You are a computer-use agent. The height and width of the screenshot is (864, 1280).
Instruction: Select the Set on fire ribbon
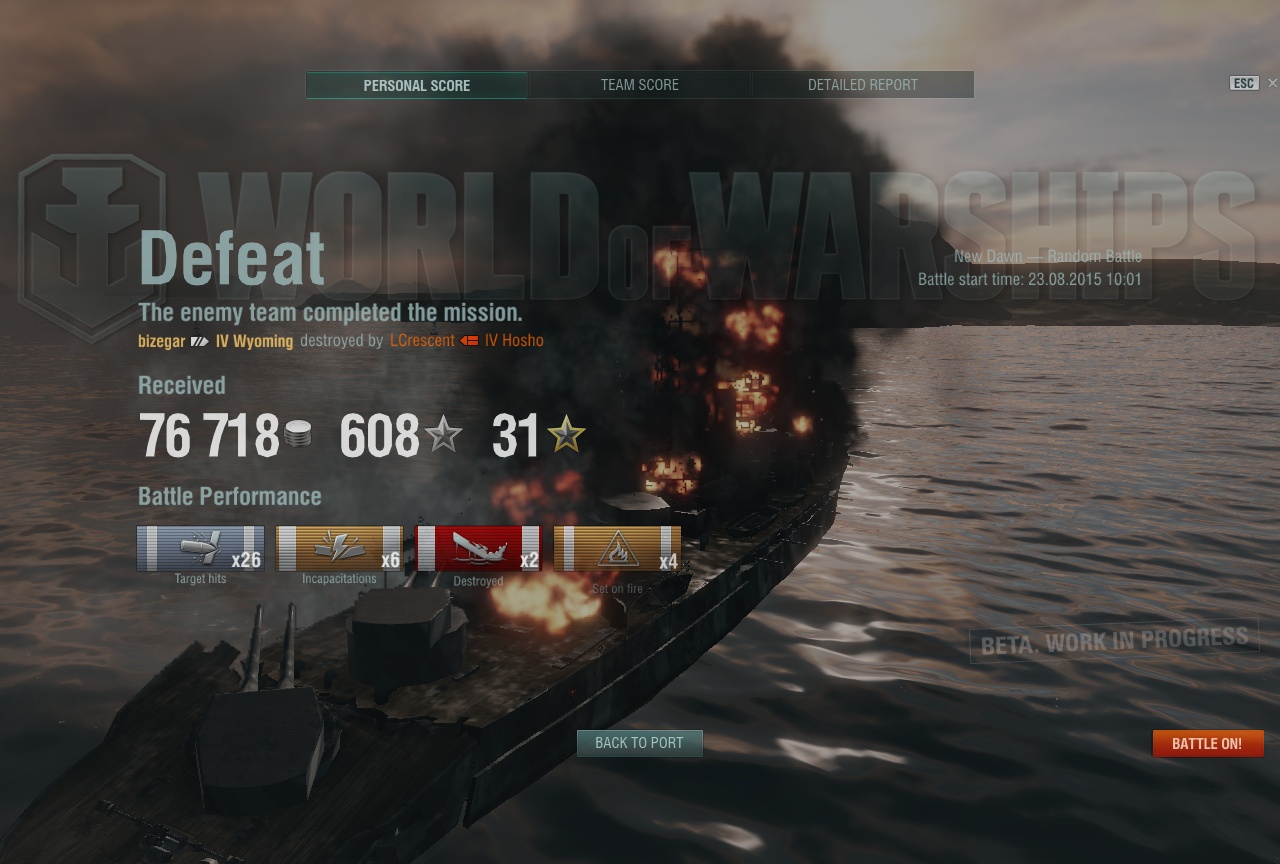[617, 548]
